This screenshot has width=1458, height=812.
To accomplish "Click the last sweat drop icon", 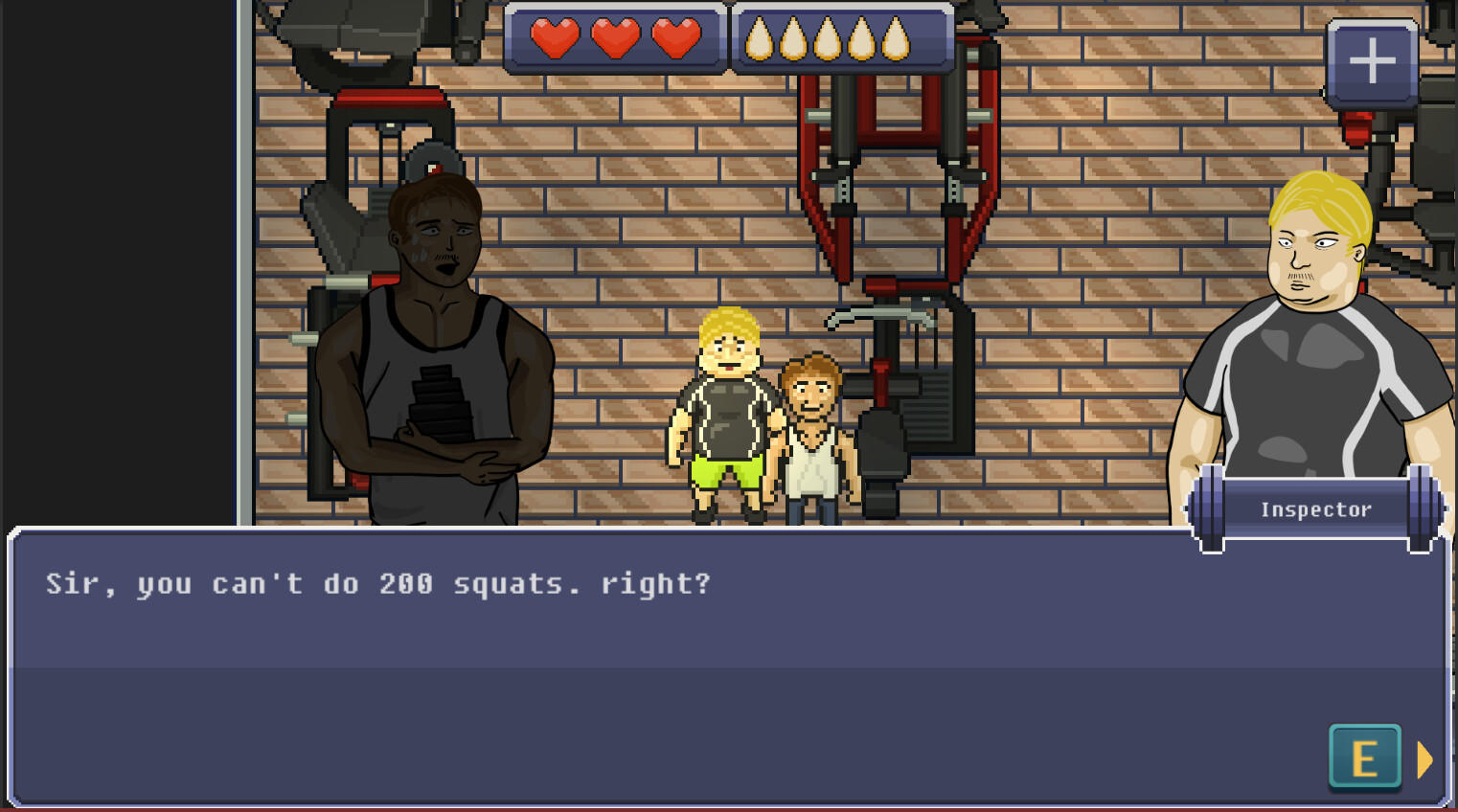I will pyautogui.click(x=897, y=40).
